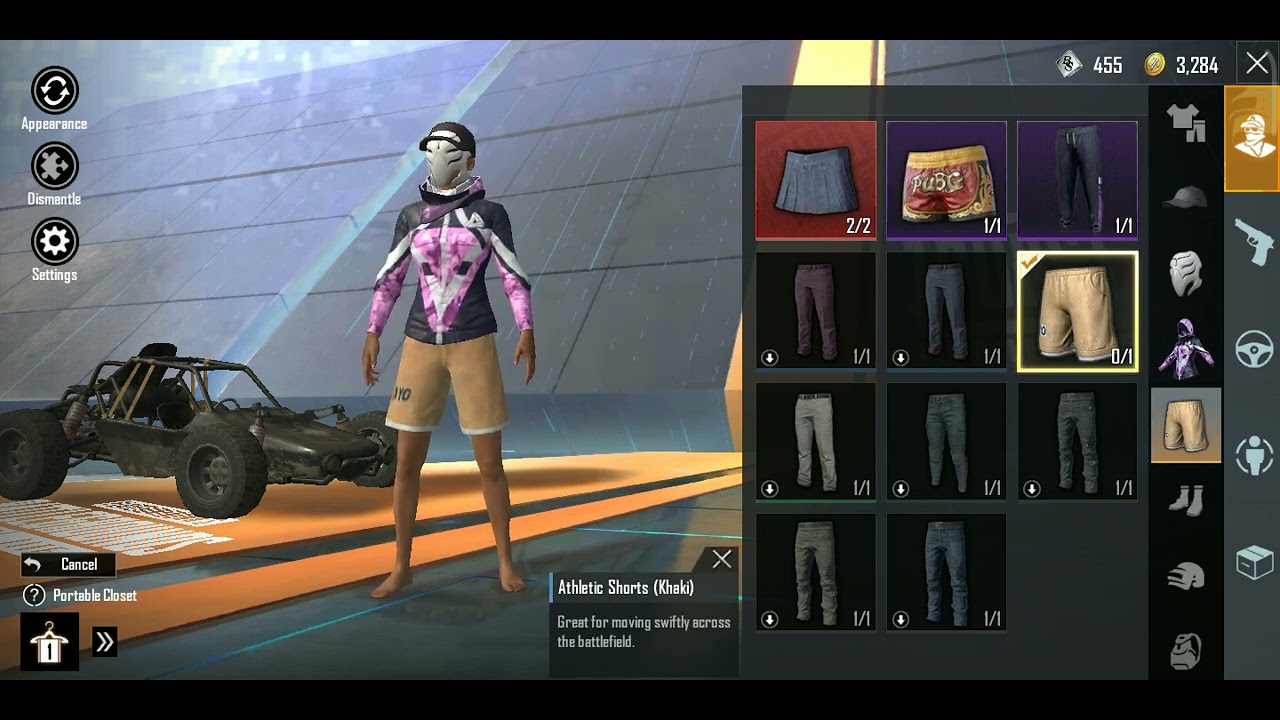The image size is (1280, 720).
Task: Switch to the mask category
Action: tap(1186, 272)
